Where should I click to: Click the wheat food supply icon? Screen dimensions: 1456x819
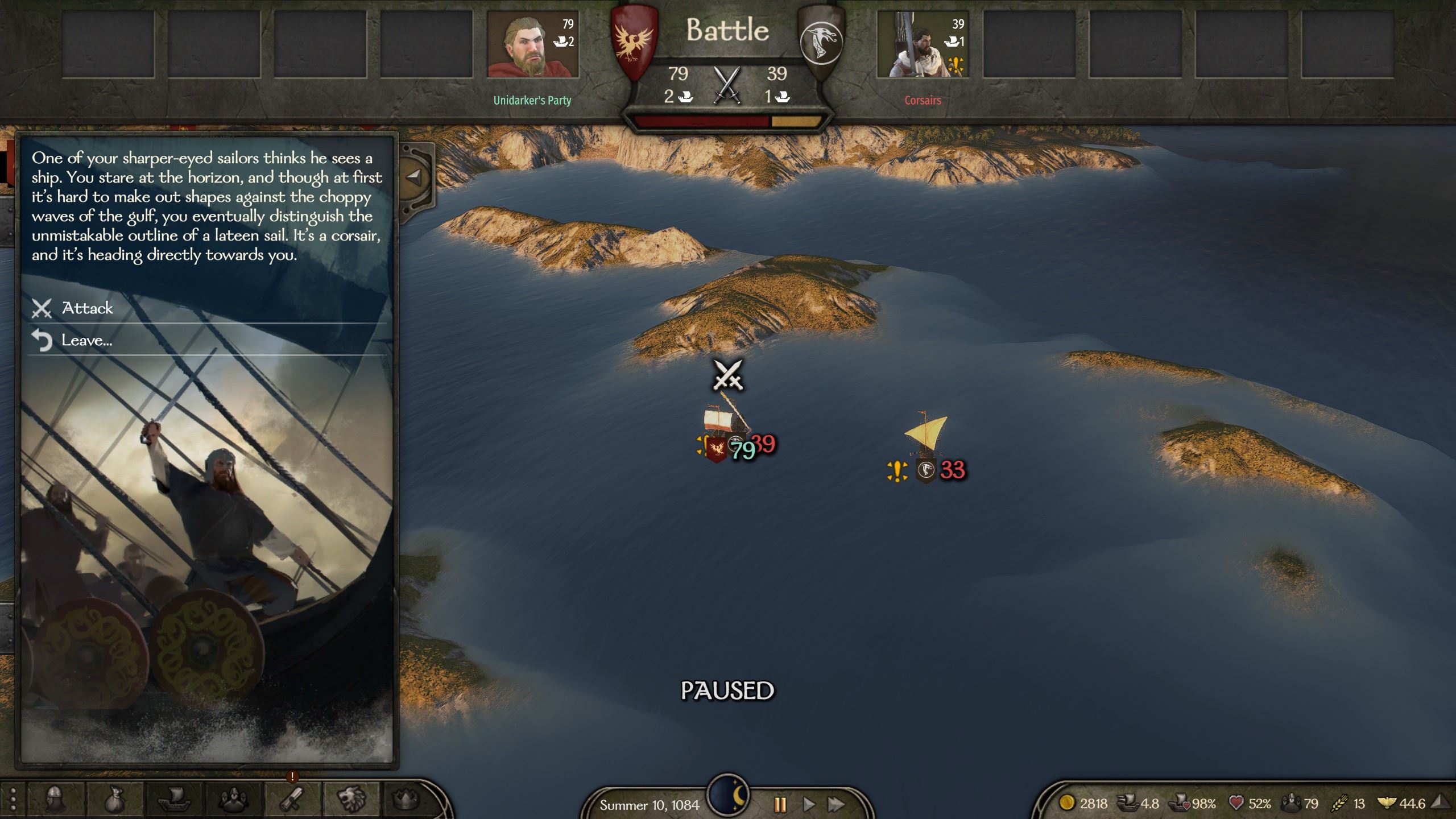(x=1339, y=803)
